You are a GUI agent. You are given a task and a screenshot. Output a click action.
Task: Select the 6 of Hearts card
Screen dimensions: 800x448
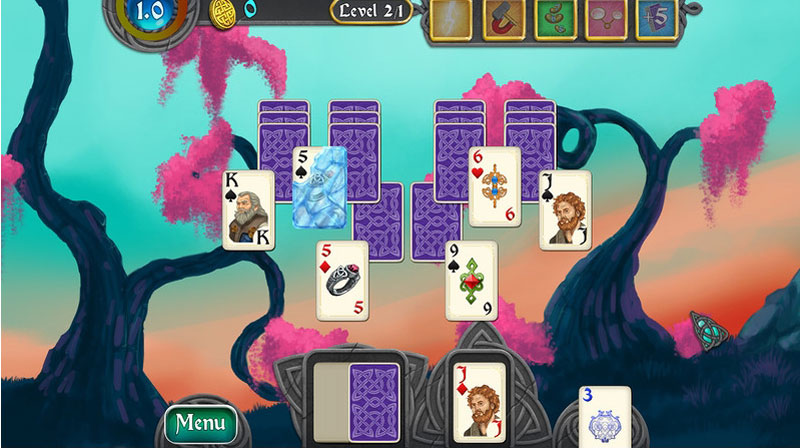(494, 185)
